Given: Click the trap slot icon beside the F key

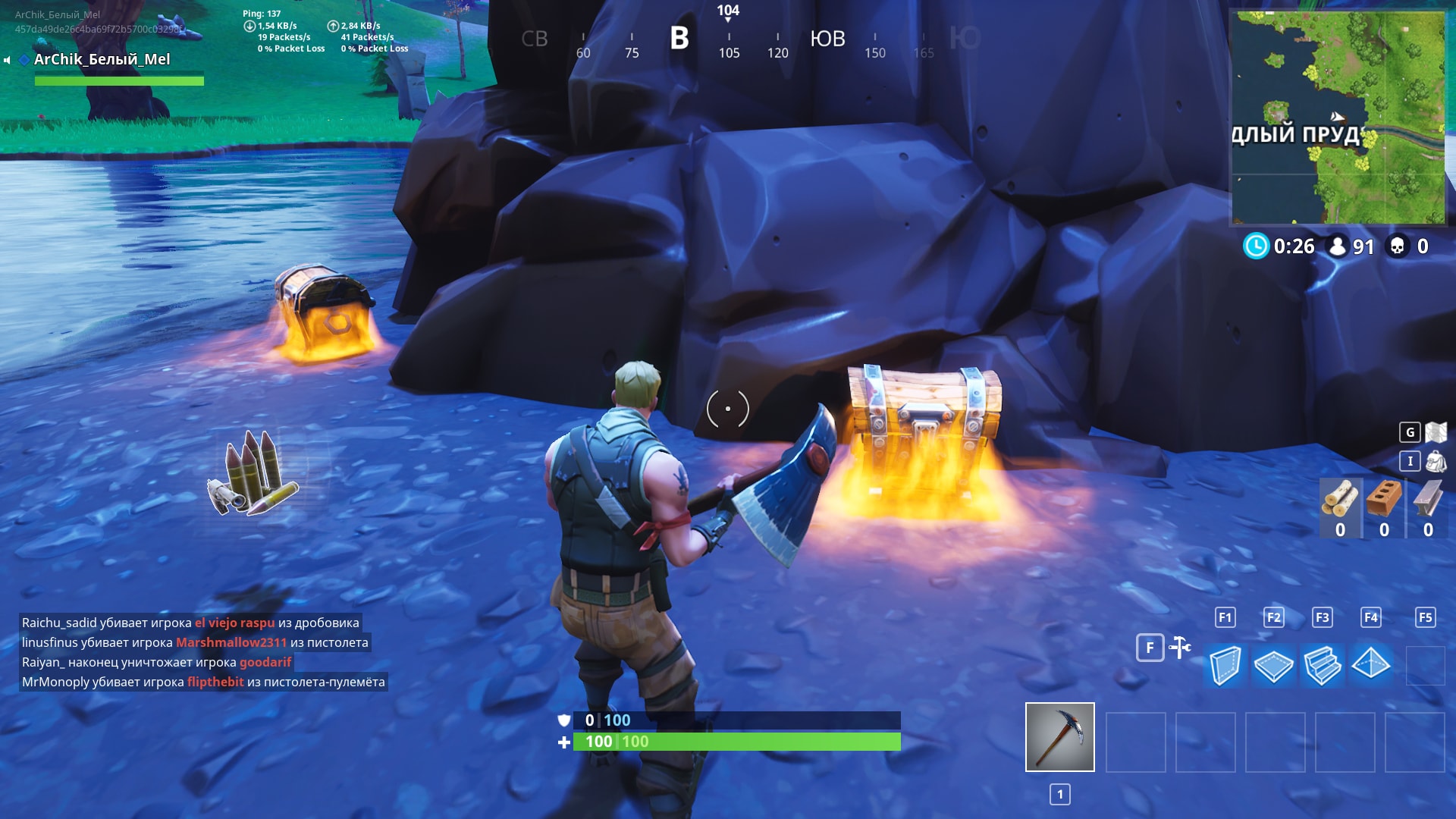Looking at the screenshot, I should [1180, 648].
